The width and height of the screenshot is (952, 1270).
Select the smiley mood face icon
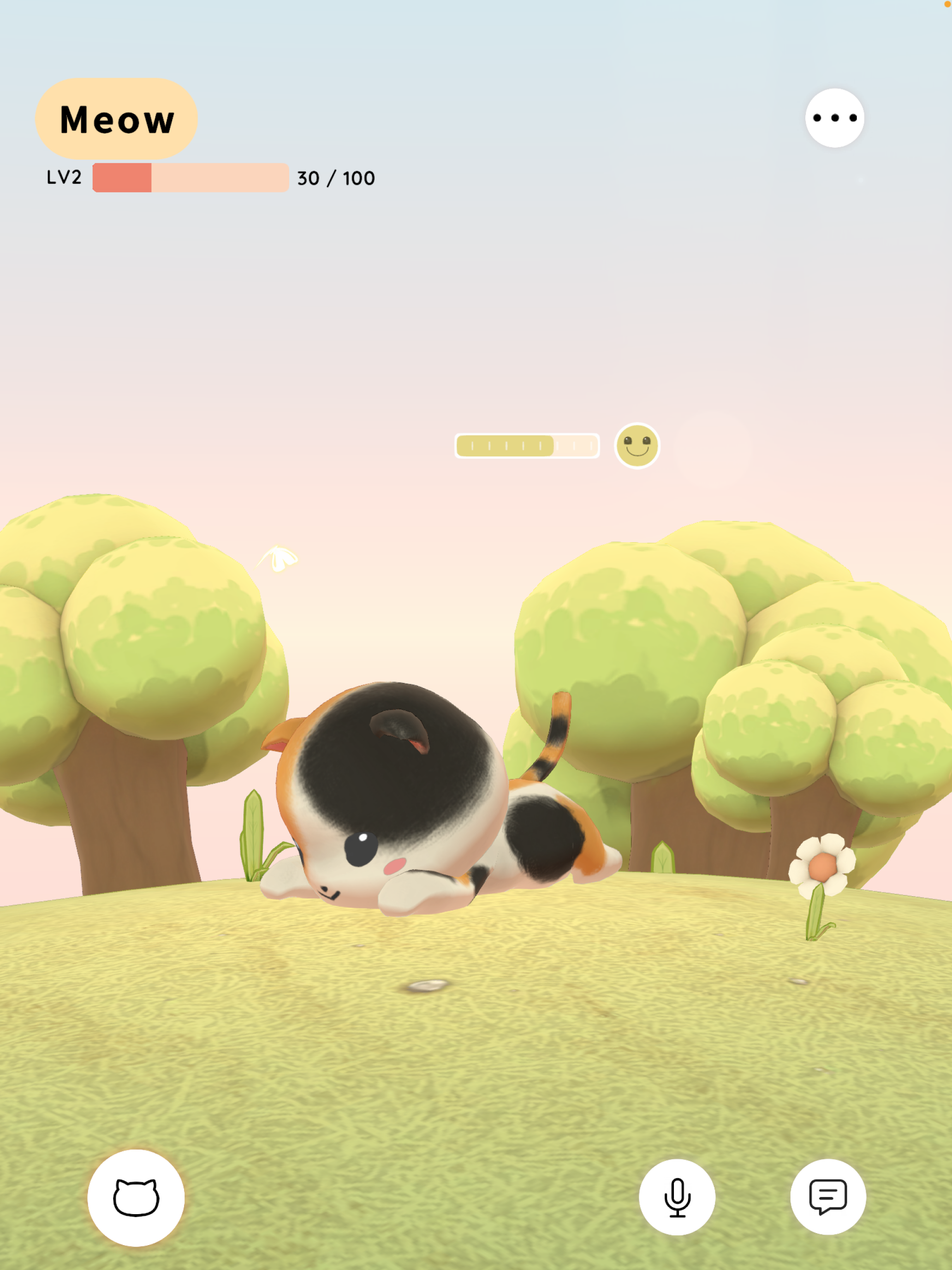637,447
